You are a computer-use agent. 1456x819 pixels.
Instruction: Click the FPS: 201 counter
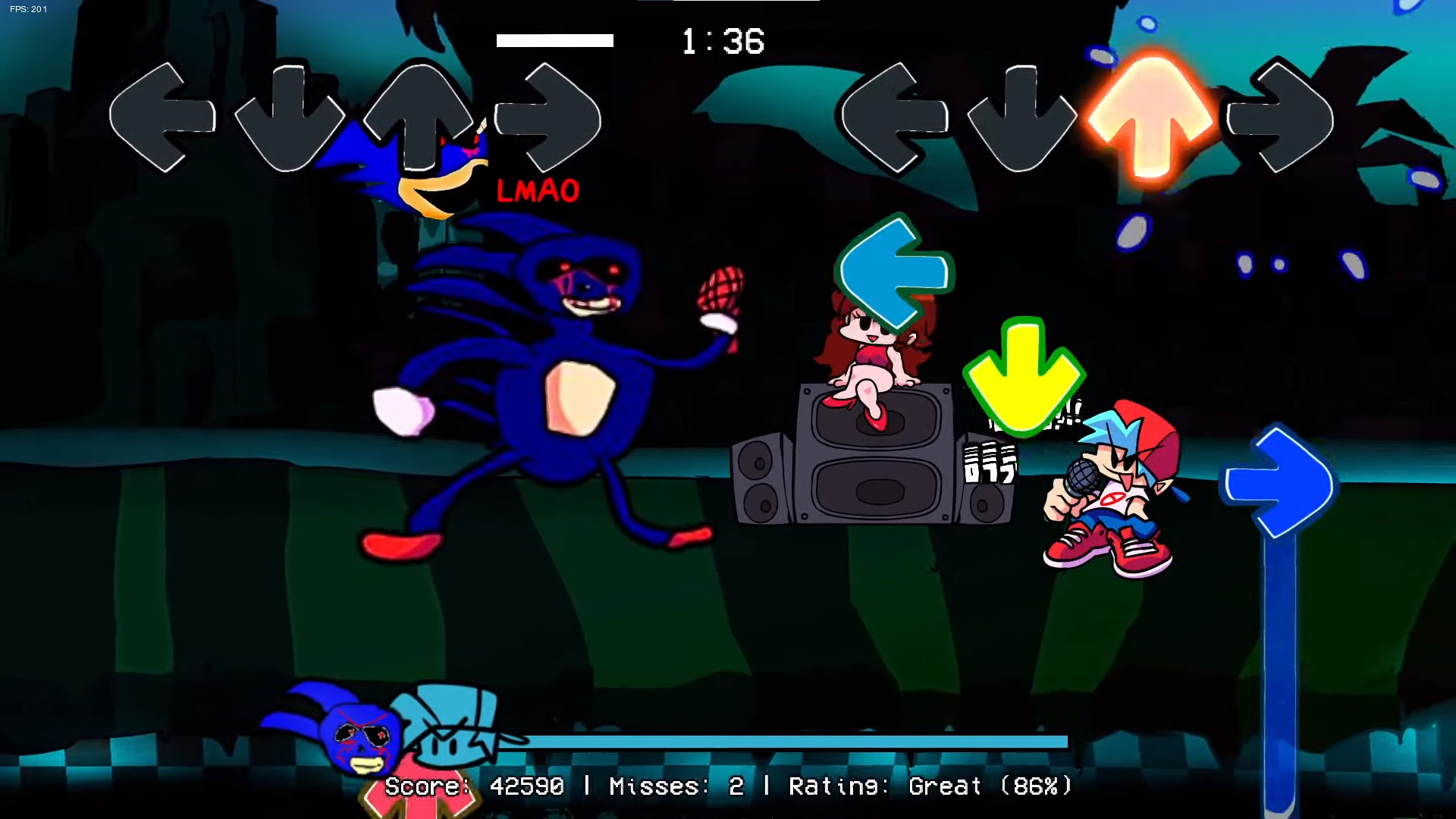pos(28,9)
